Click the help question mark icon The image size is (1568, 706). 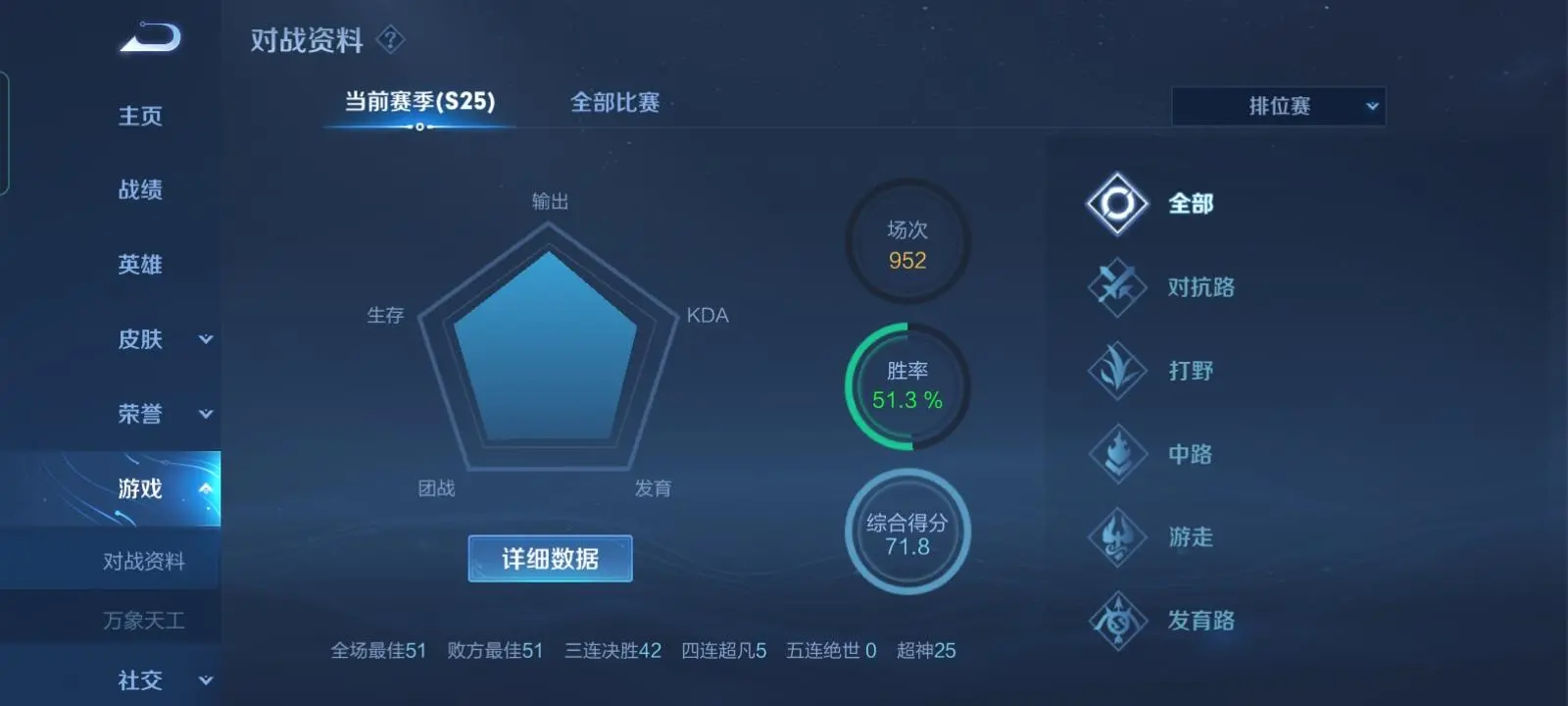coord(389,40)
